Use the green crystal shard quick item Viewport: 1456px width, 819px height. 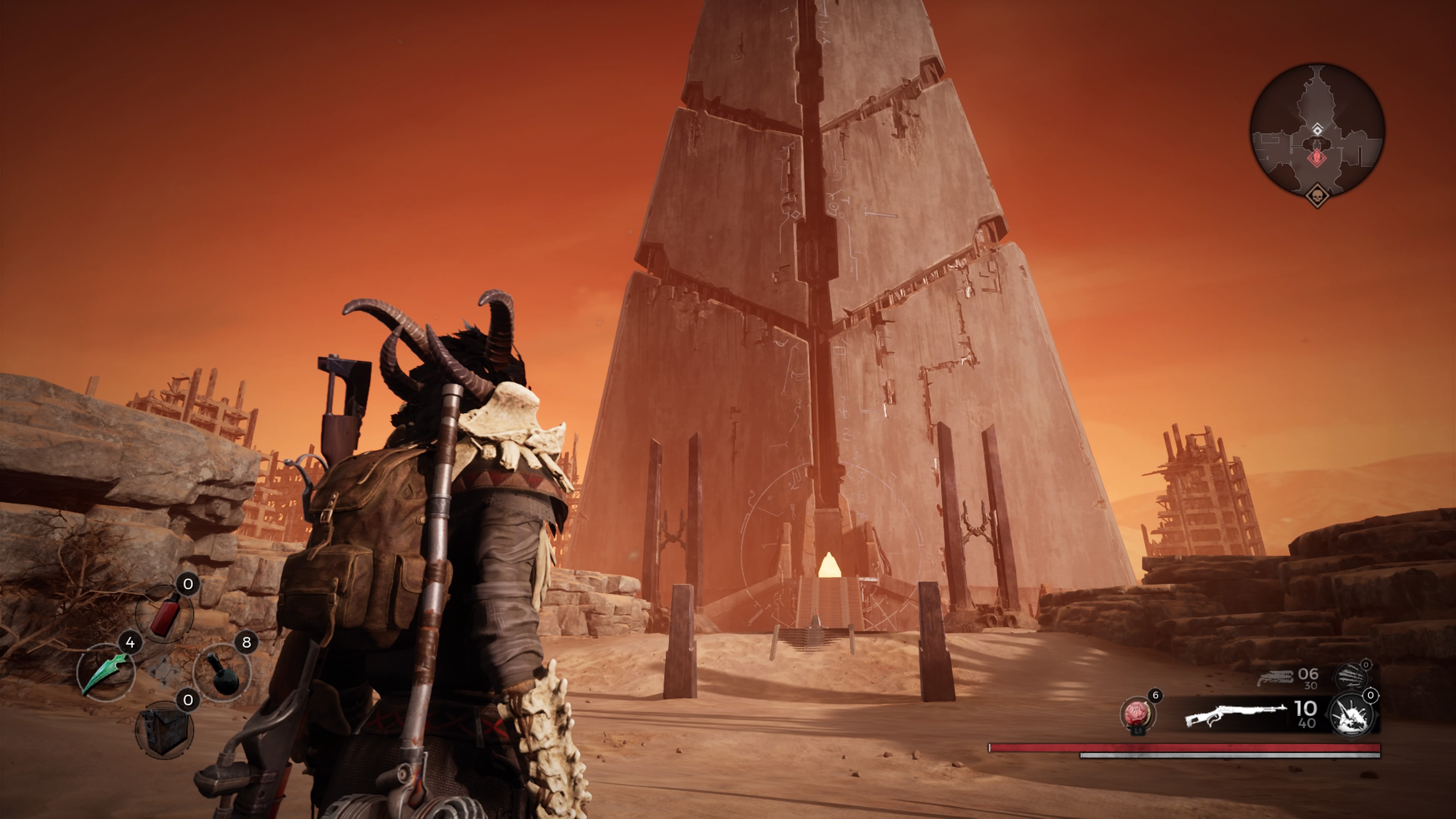coord(106,673)
